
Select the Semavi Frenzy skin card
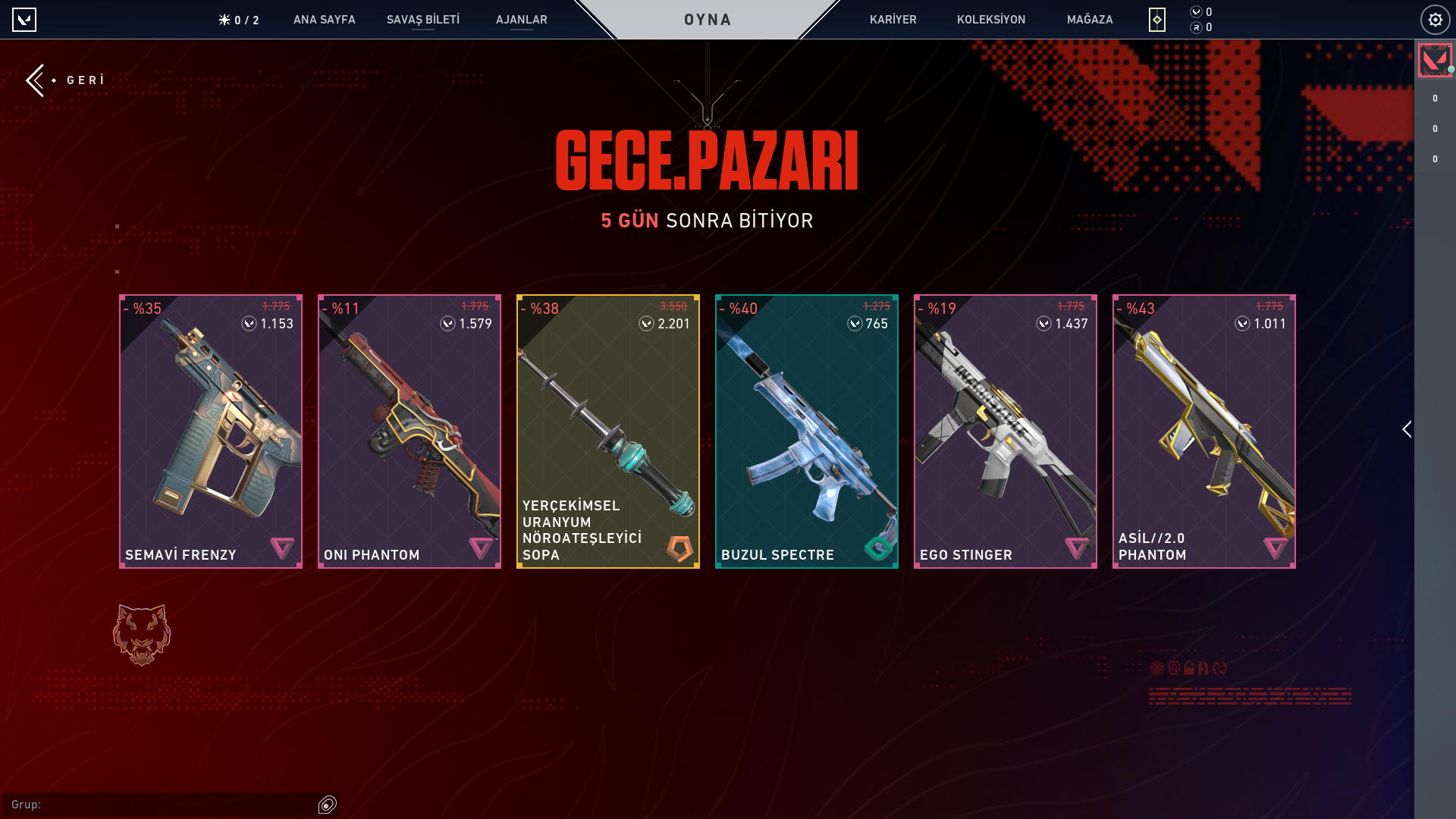[211, 431]
